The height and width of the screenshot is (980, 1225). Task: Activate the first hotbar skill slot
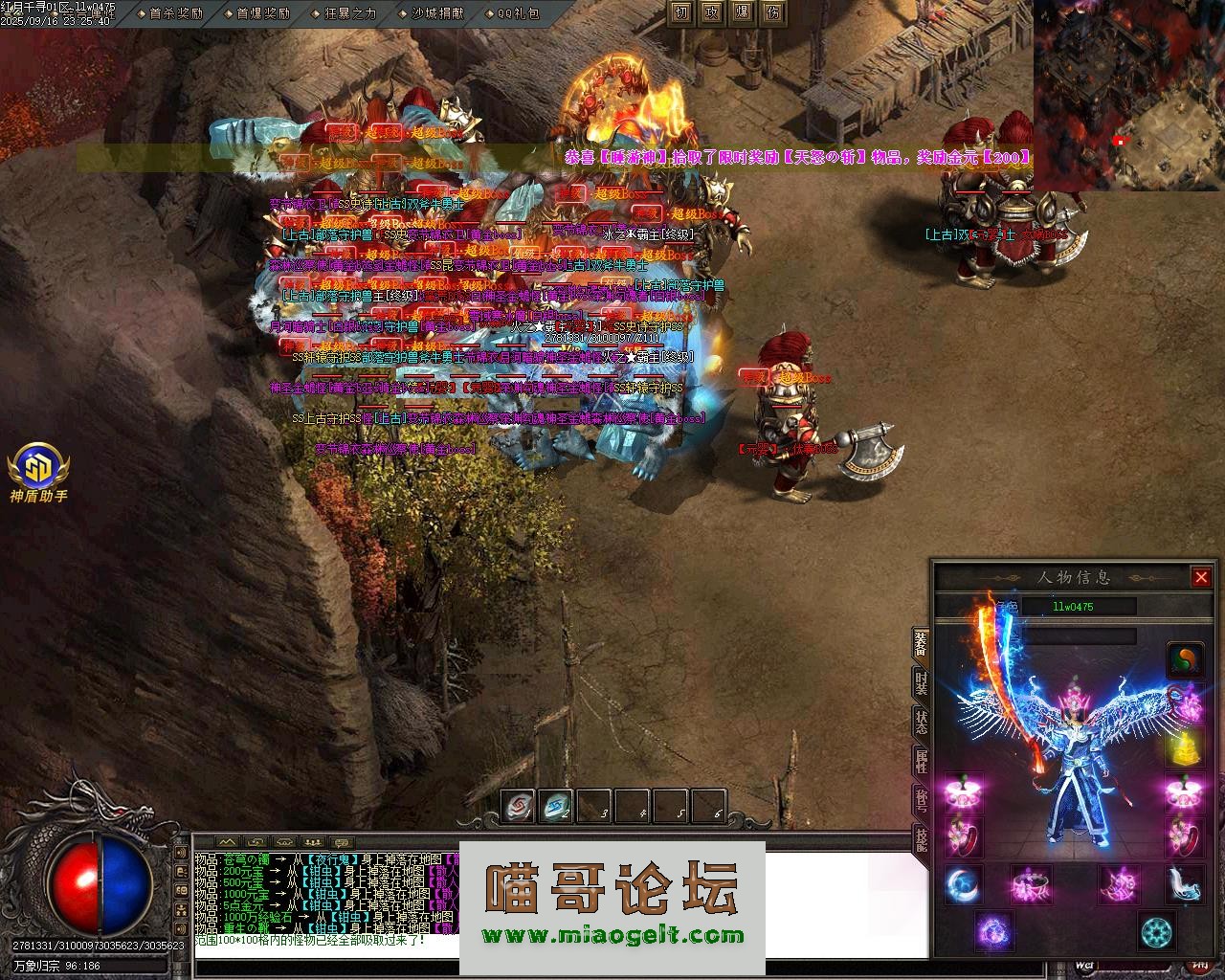(x=519, y=807)
